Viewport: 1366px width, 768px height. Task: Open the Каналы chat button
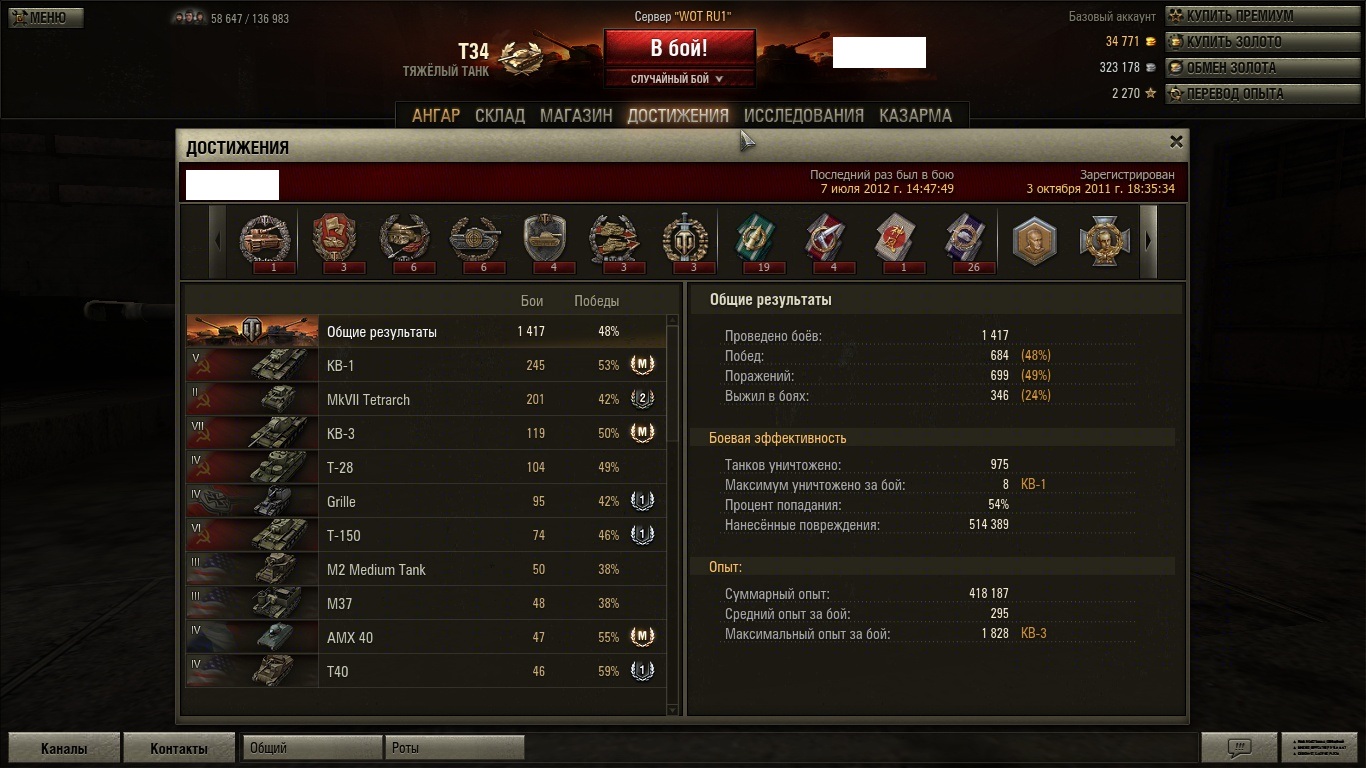tap(64, 748)
